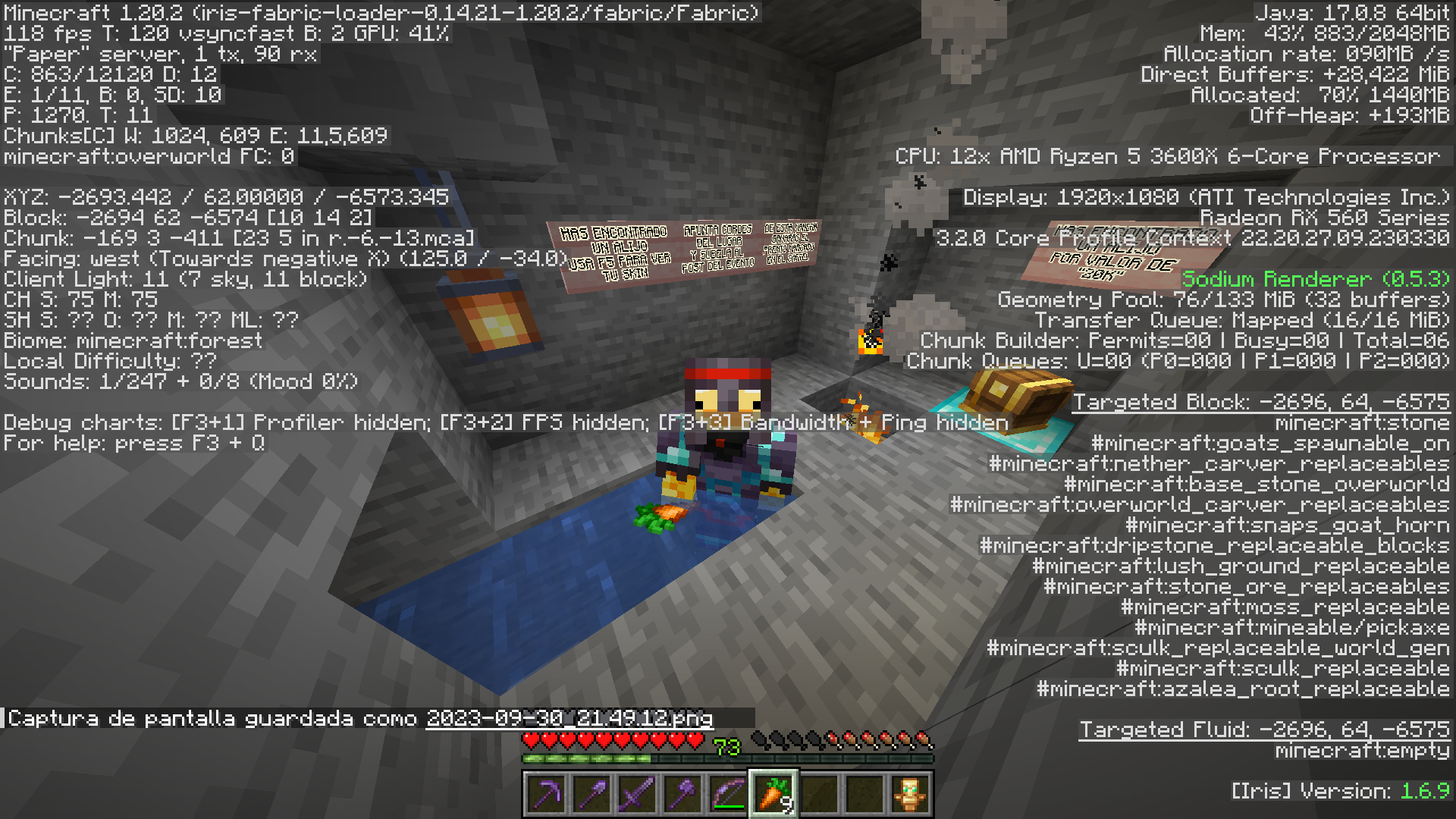Select the enchanted bow hotbar slot
The width and height of the screenshot is (1456, 819).
pos(728,794)
